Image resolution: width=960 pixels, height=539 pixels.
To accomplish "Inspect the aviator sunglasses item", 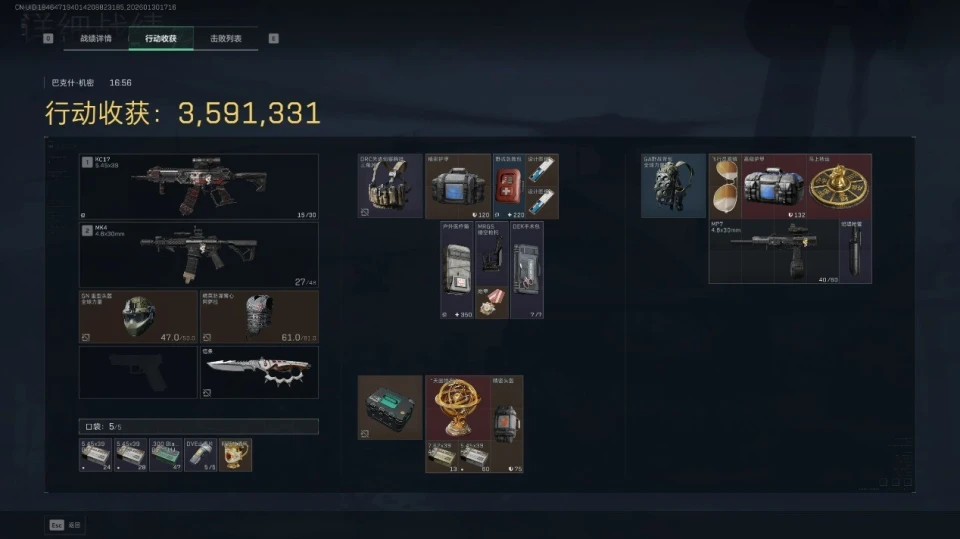I will click(724, 186).
